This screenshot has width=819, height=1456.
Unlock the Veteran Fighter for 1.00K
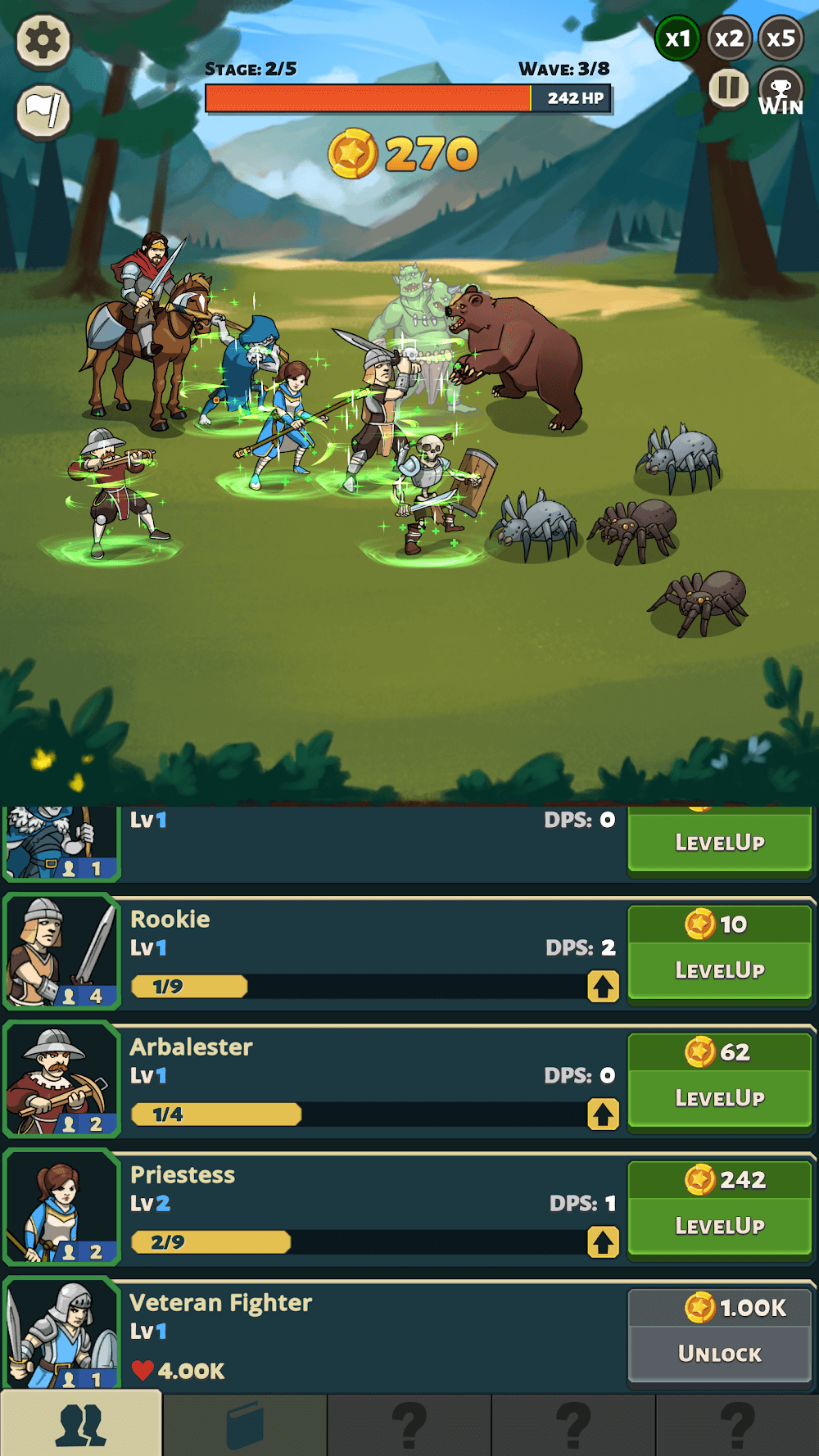[719, 1335]
